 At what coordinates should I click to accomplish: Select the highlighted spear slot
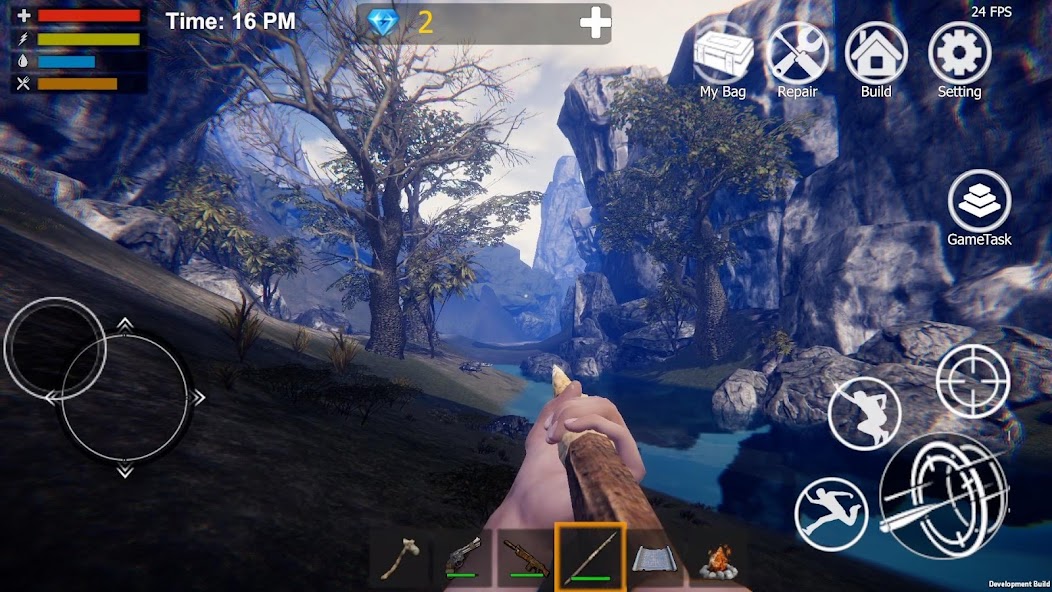(590, 557)
